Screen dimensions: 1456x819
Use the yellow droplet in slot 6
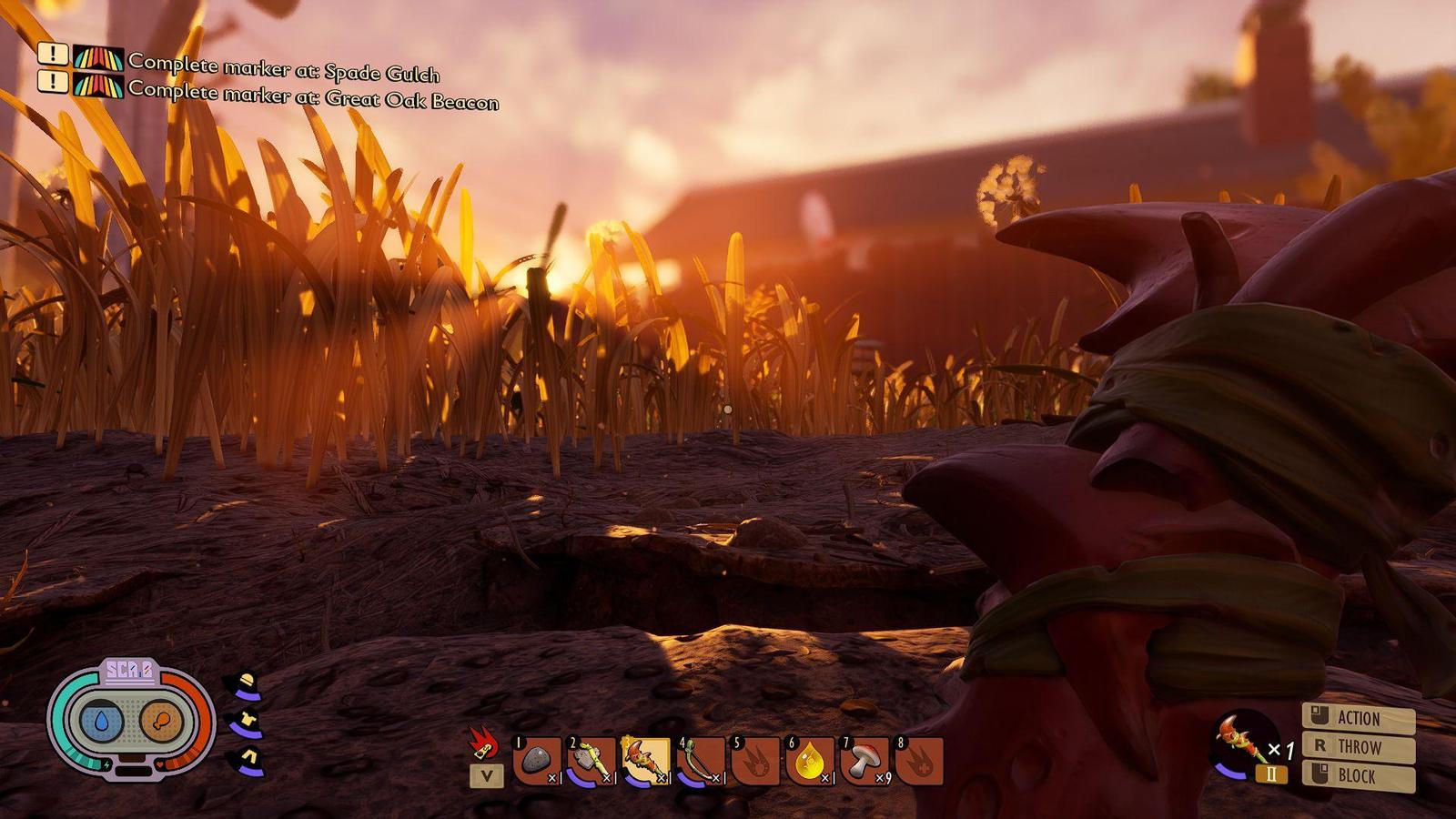coord(810,761)
